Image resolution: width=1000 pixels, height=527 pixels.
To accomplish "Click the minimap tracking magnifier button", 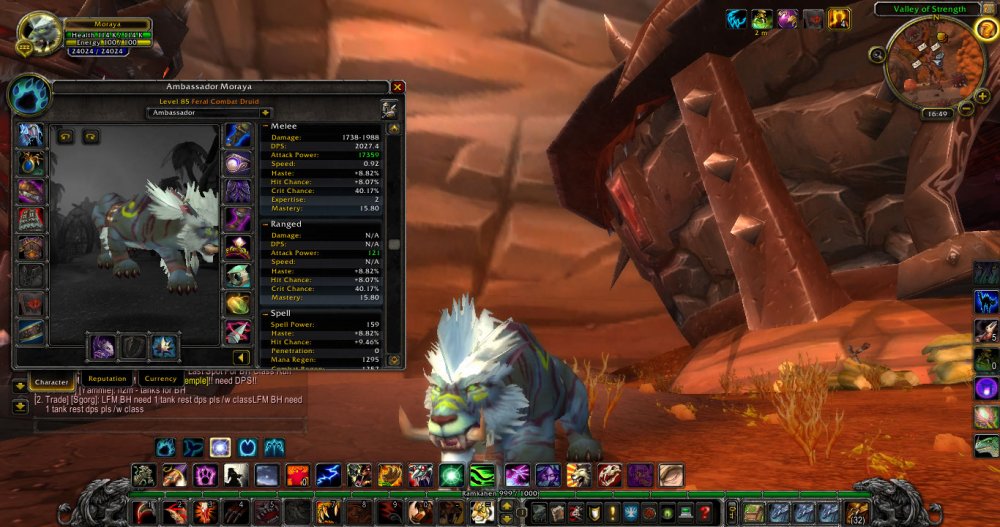I will tap(877, 54).
